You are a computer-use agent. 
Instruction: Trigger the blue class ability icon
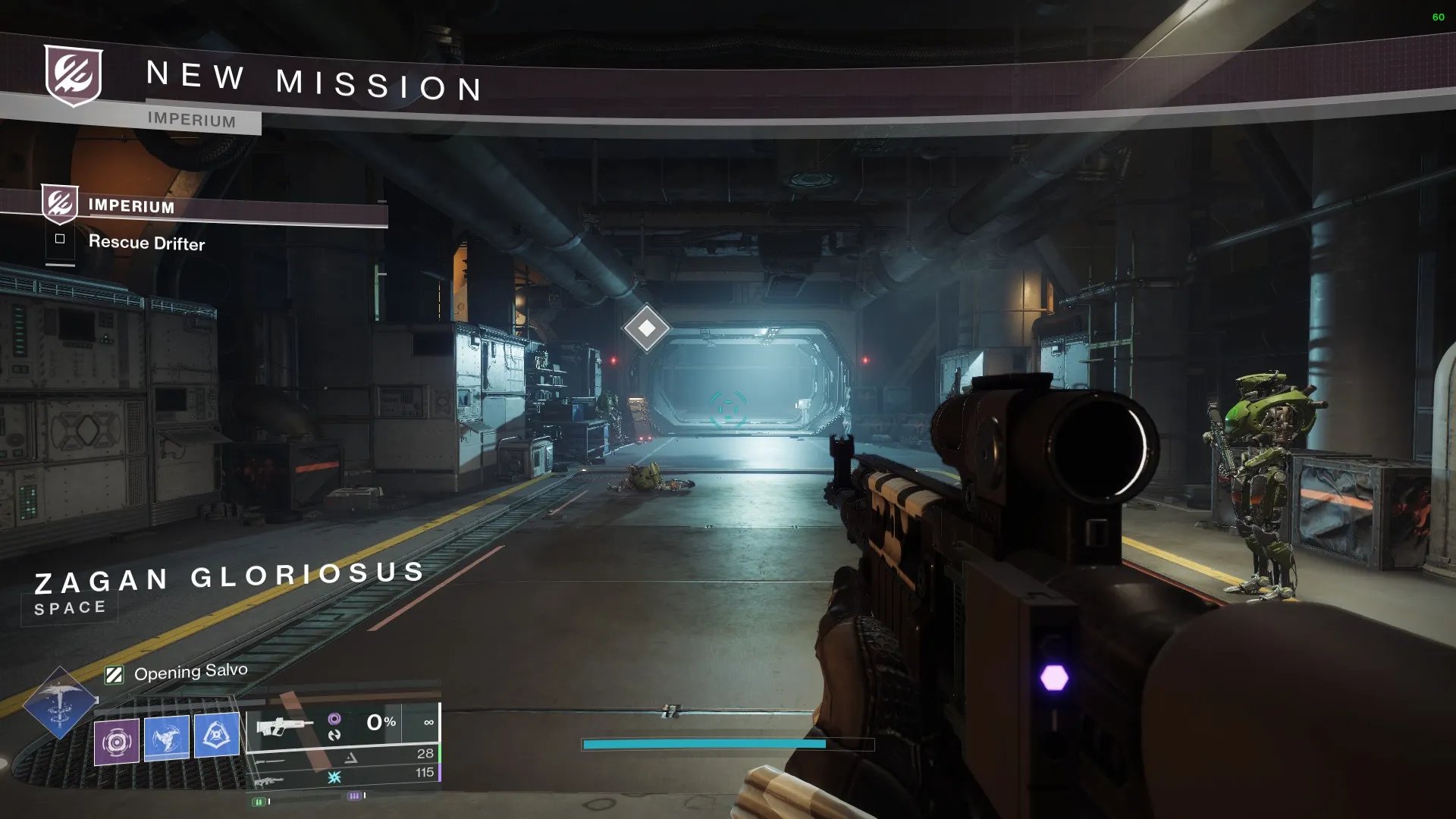[217, 735]
